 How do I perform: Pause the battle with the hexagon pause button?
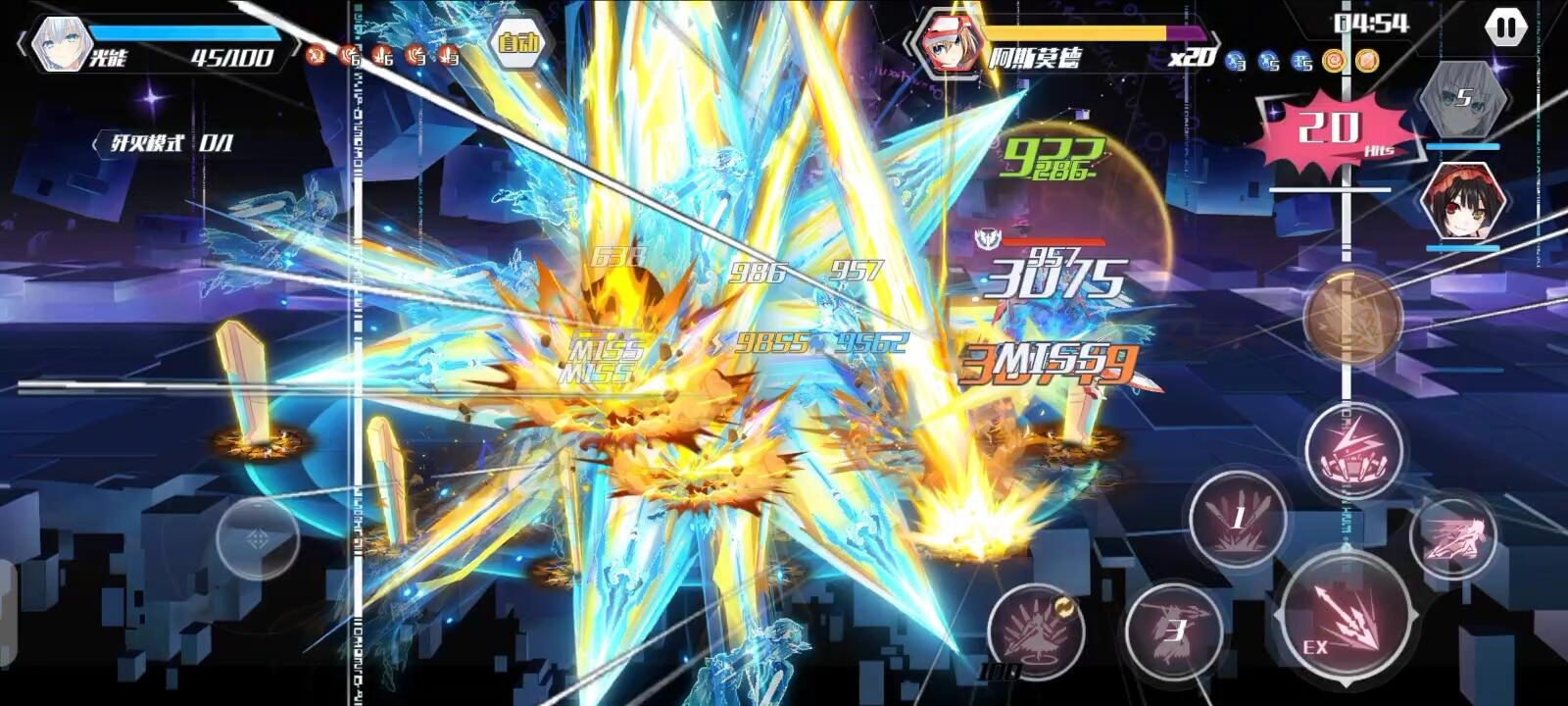pos(1505,27)
